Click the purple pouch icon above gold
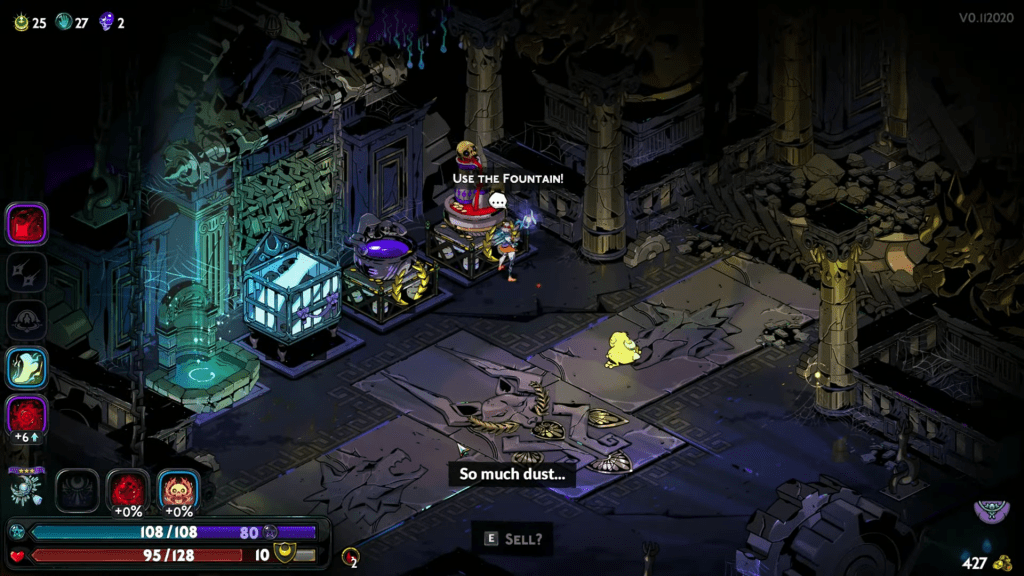The image size is (1024, 576). click(x=992, y=513)
